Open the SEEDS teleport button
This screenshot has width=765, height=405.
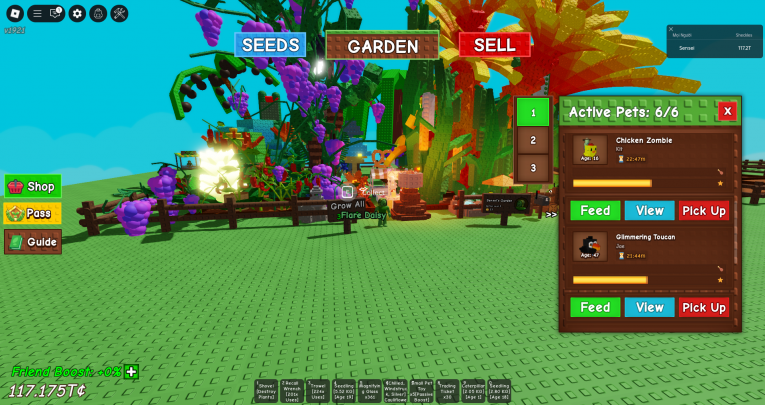point(270,45)
